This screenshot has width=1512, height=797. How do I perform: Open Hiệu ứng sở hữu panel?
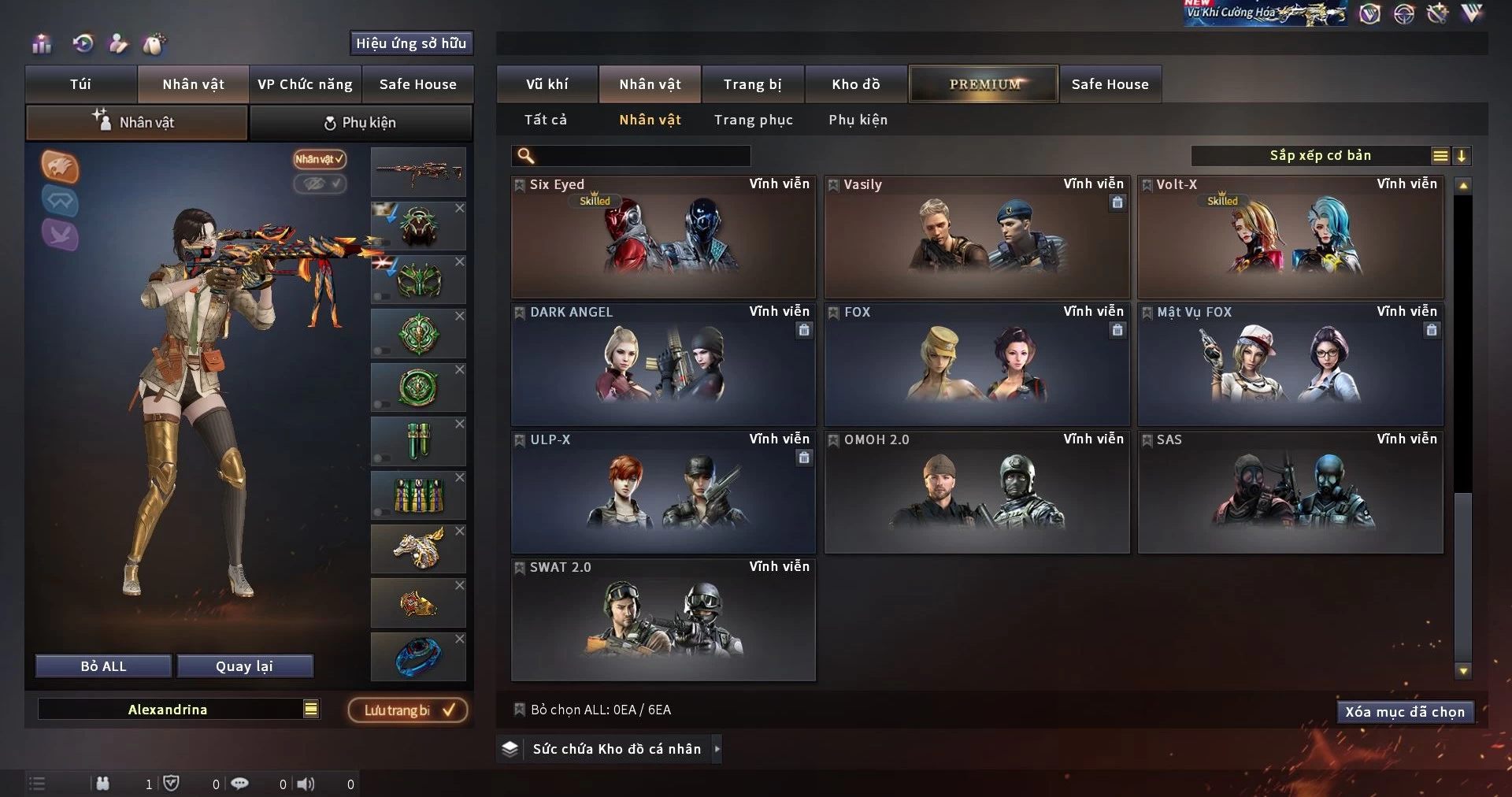pos(411,43)
